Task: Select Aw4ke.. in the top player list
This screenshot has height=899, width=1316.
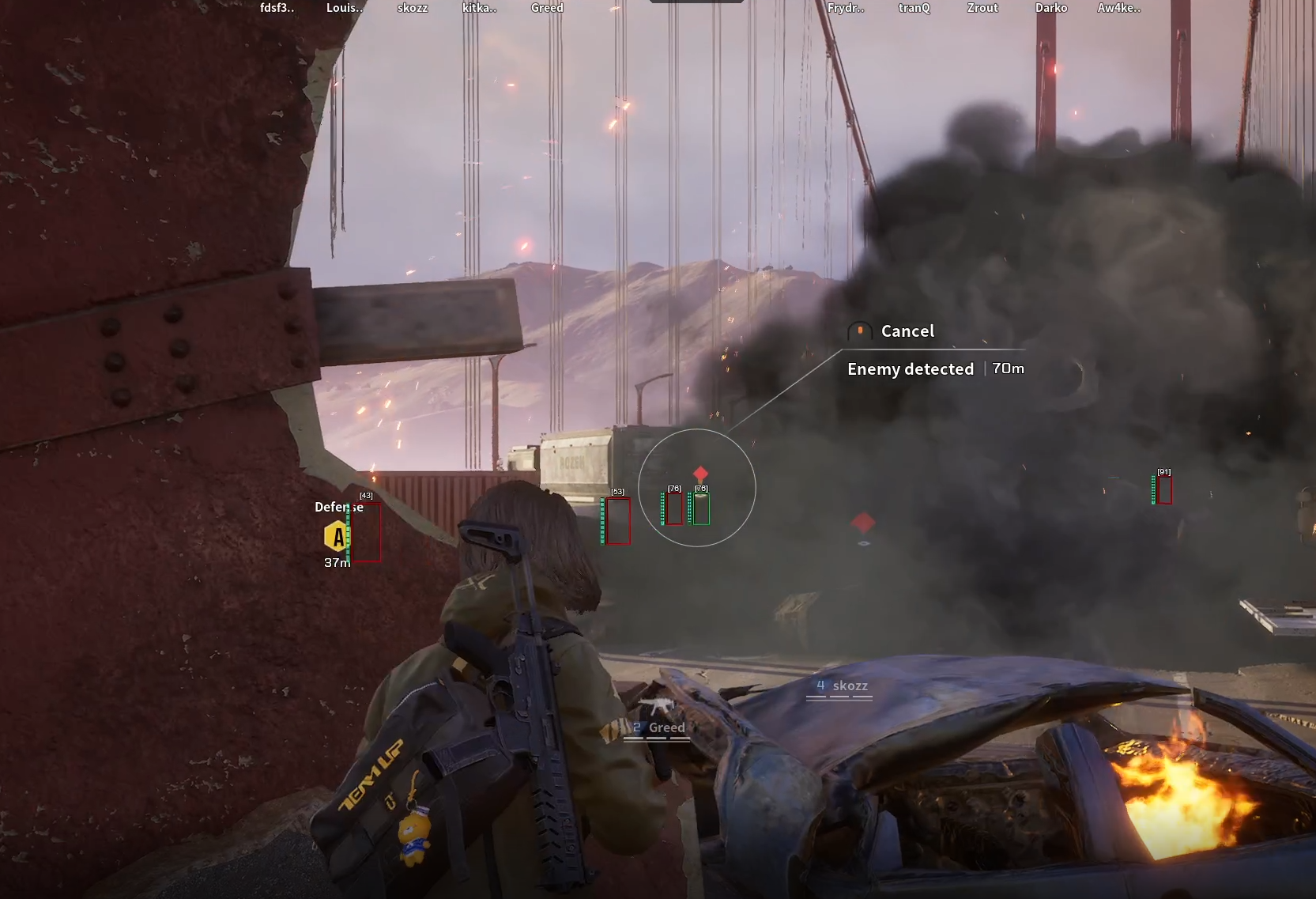Action: click(x=1118, y=8)
